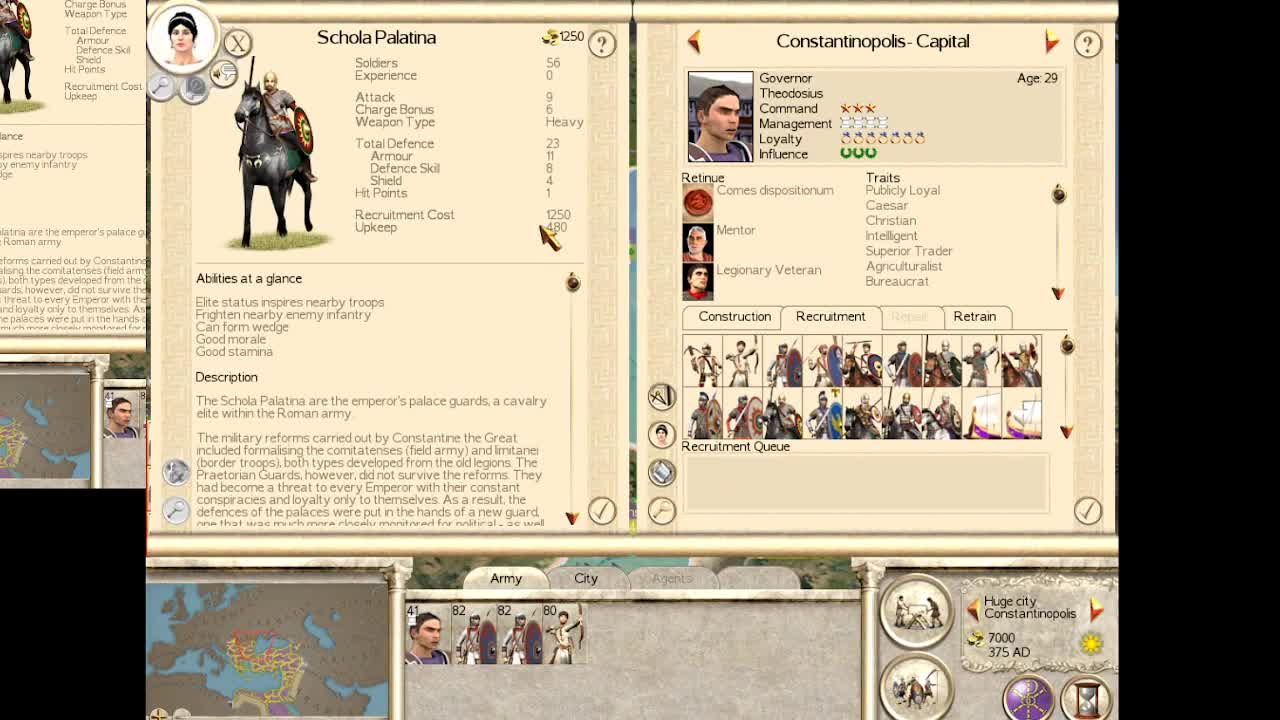
Task: Open the scroll icon next to the recruitment queue
Action: click(x=661, y=472)
